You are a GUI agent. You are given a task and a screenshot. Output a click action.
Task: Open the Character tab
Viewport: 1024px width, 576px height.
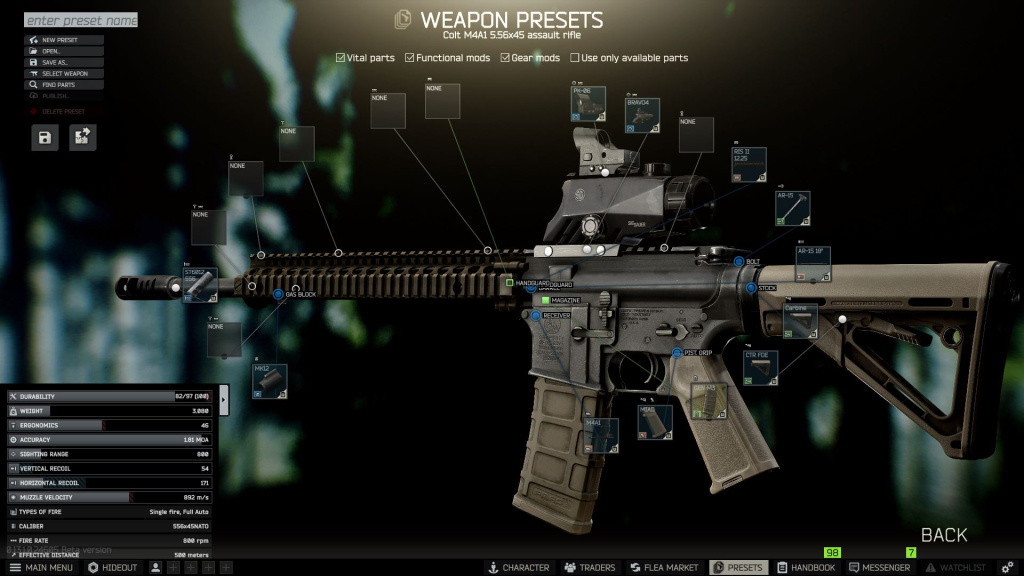(x=518, y=568)
